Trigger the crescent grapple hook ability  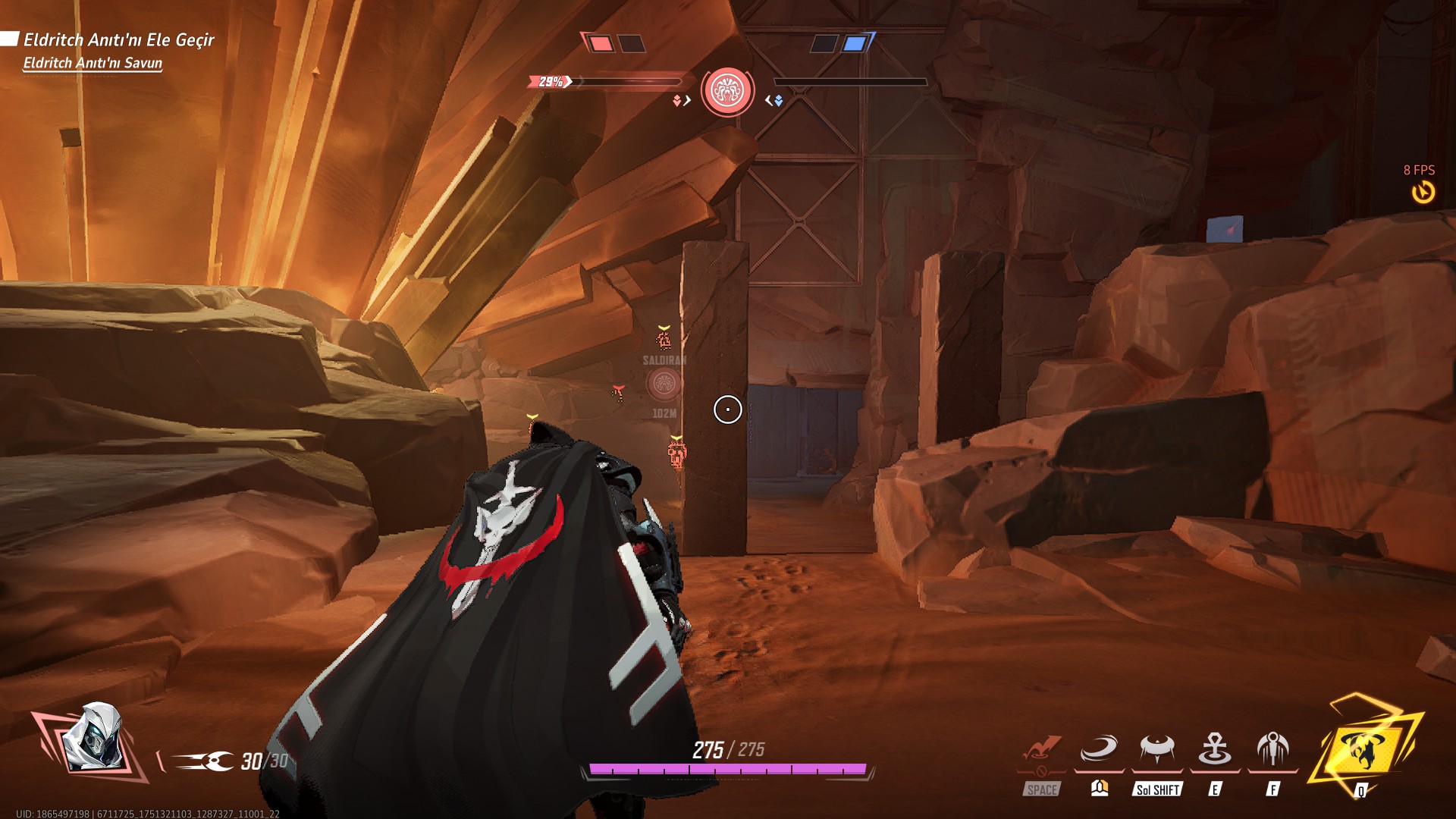click(x=1157, y=750)
